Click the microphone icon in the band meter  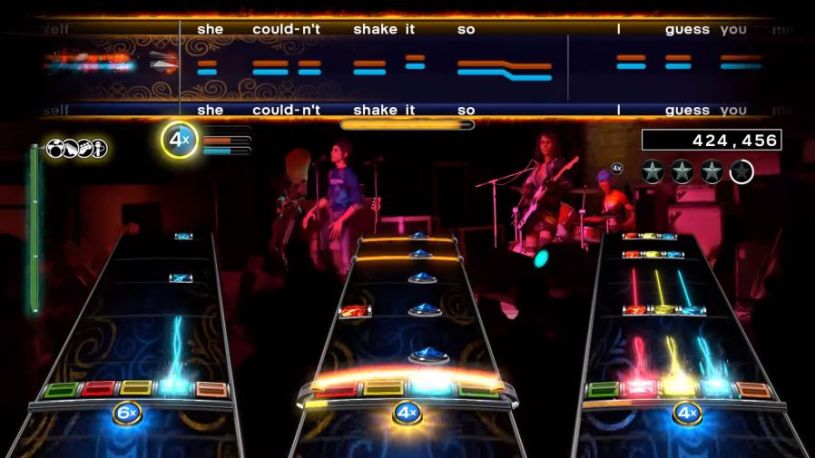click(x=98, y=149)
